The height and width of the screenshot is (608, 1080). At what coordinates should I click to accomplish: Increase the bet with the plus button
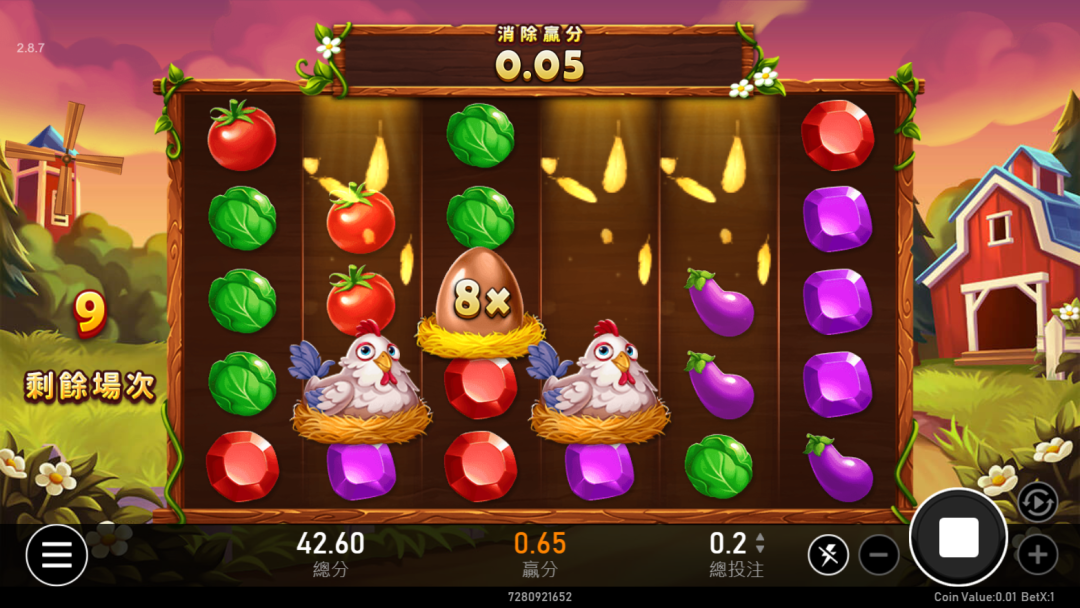coord(1037,554)
